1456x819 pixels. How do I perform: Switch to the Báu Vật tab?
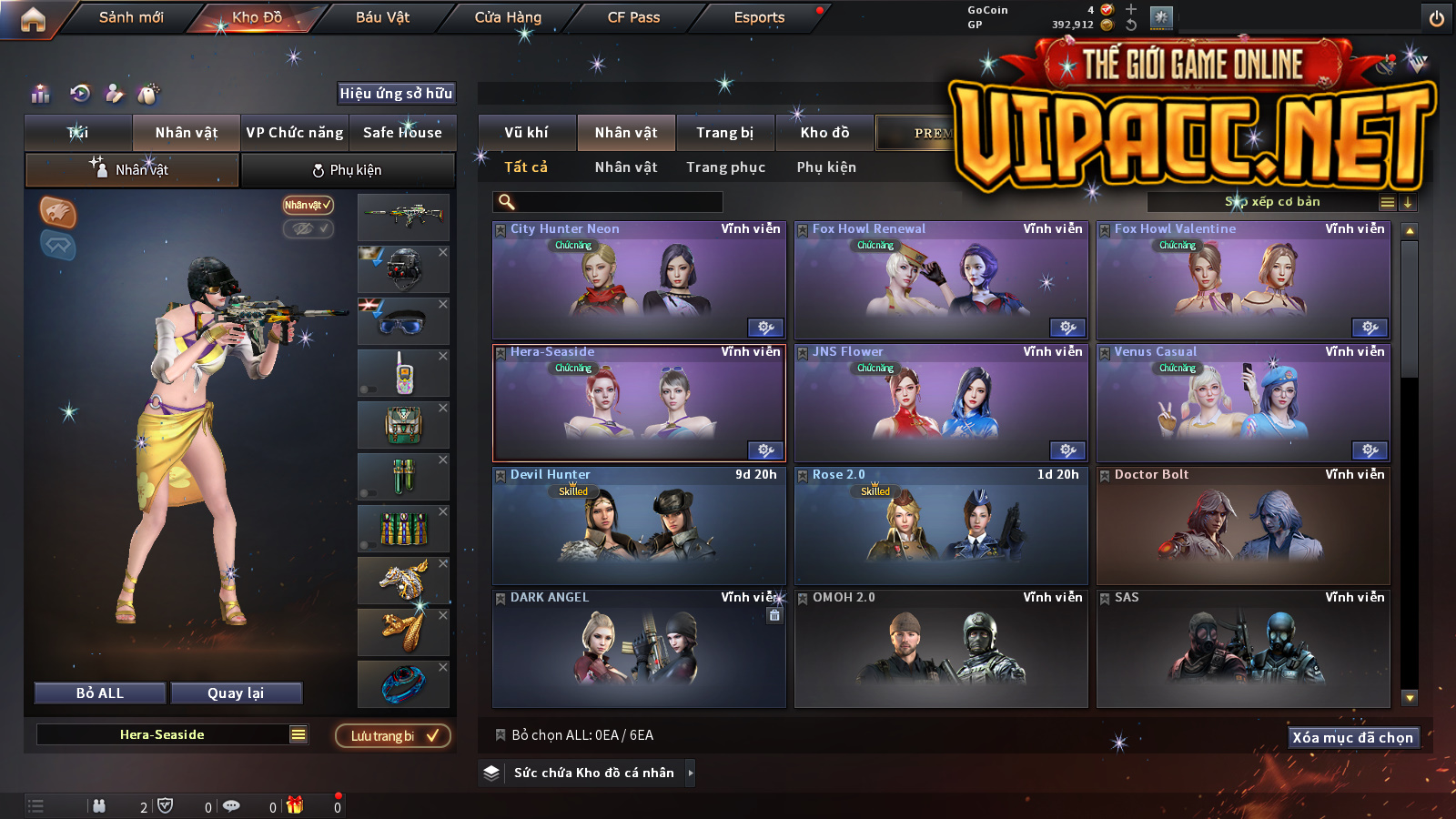point(382,17)
